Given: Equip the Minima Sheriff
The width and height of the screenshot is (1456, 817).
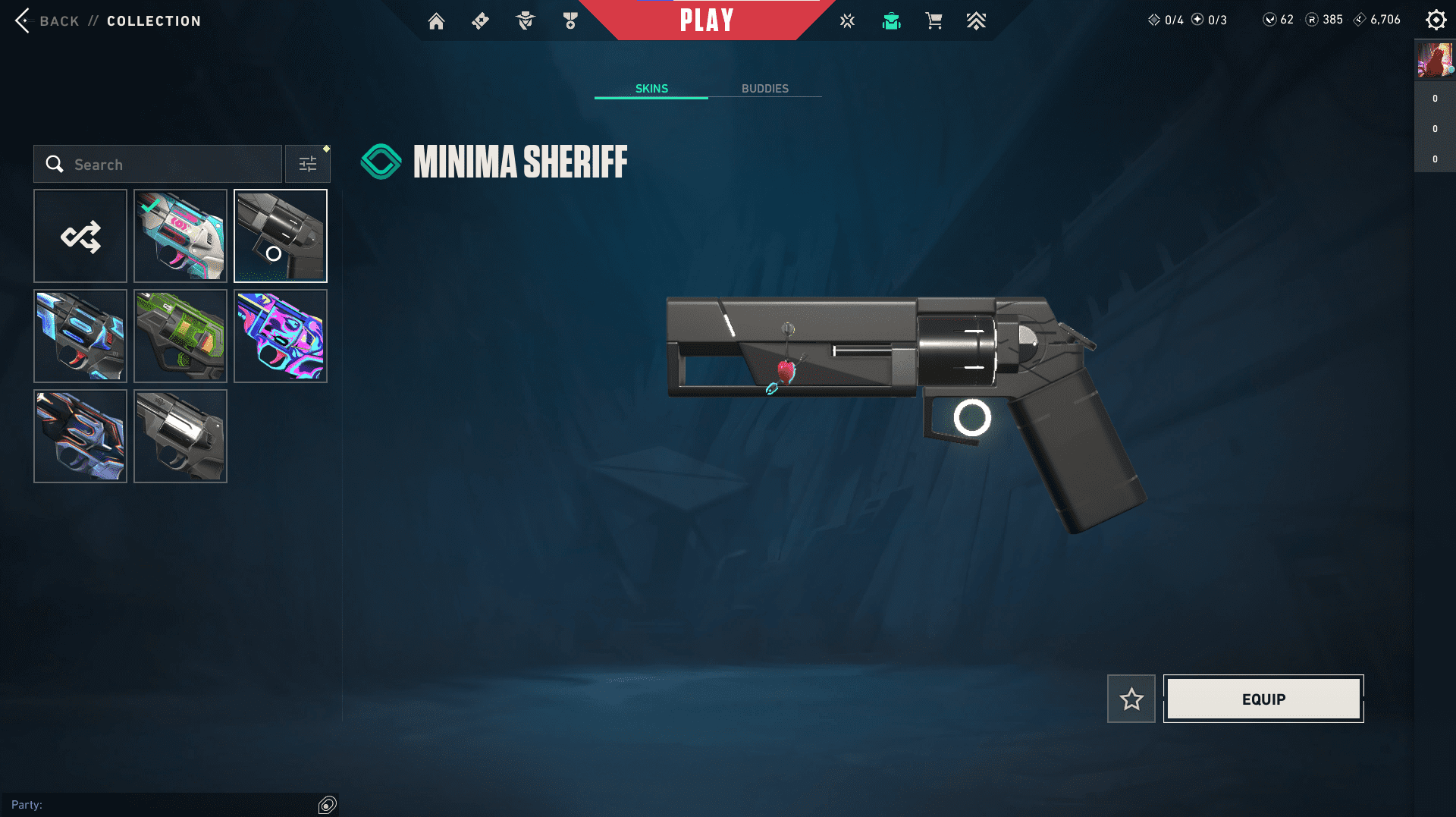Looking at the screenshot, I should pos(1263,699).
